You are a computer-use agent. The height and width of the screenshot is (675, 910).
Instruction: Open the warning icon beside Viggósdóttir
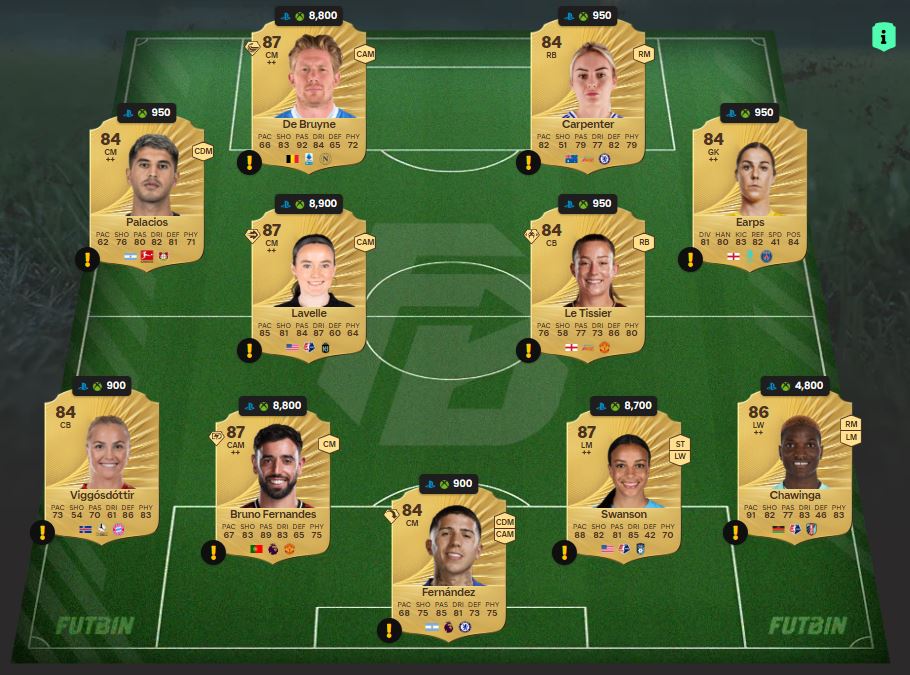click(x=42, y=532)
